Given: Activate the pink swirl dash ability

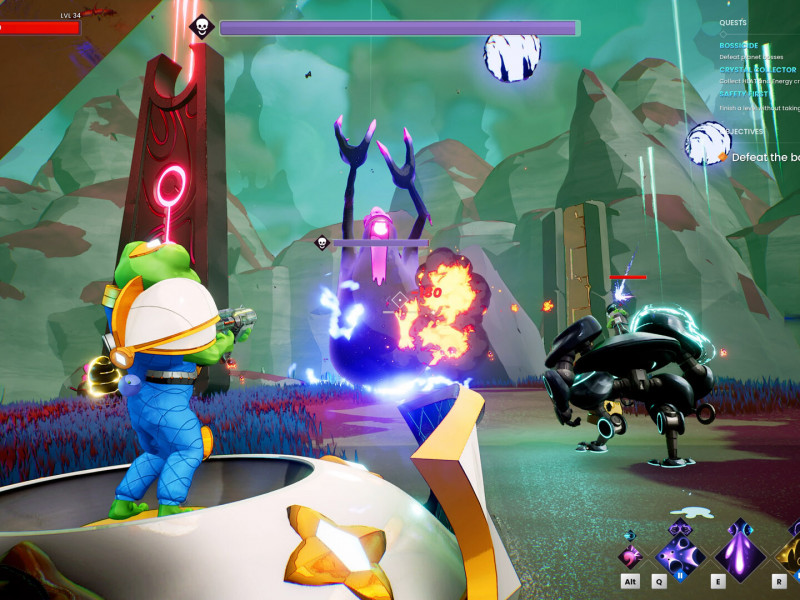Looking at the screenshot, I should 631,556.
